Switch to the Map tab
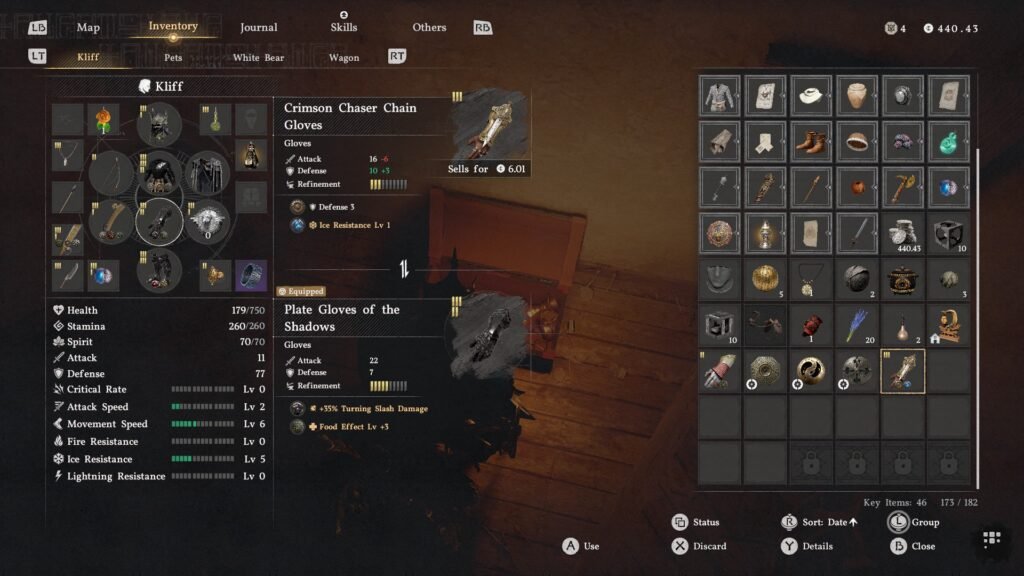The image size is (1024, 576). click(x=88, y=27)
